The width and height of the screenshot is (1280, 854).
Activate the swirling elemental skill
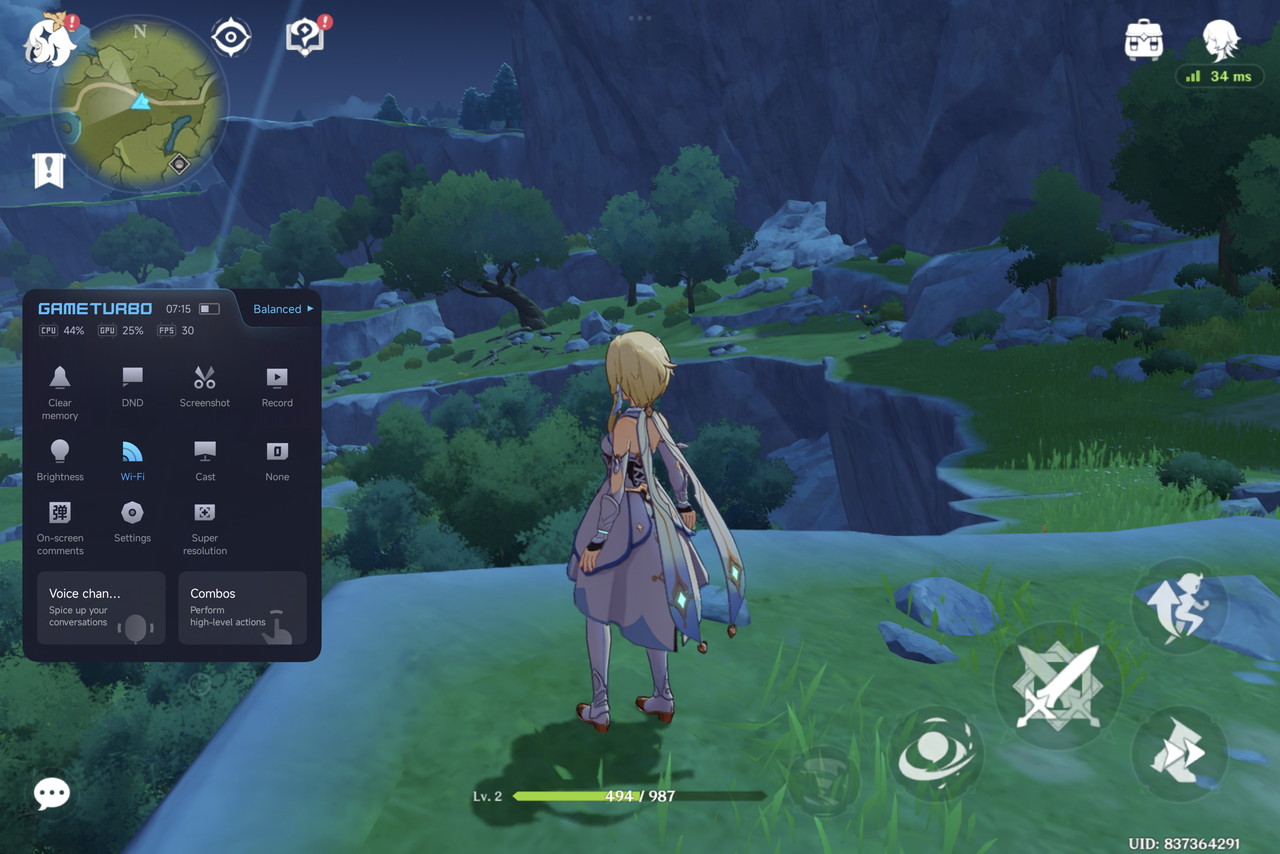pyautogui.click(x=936, y=755)
